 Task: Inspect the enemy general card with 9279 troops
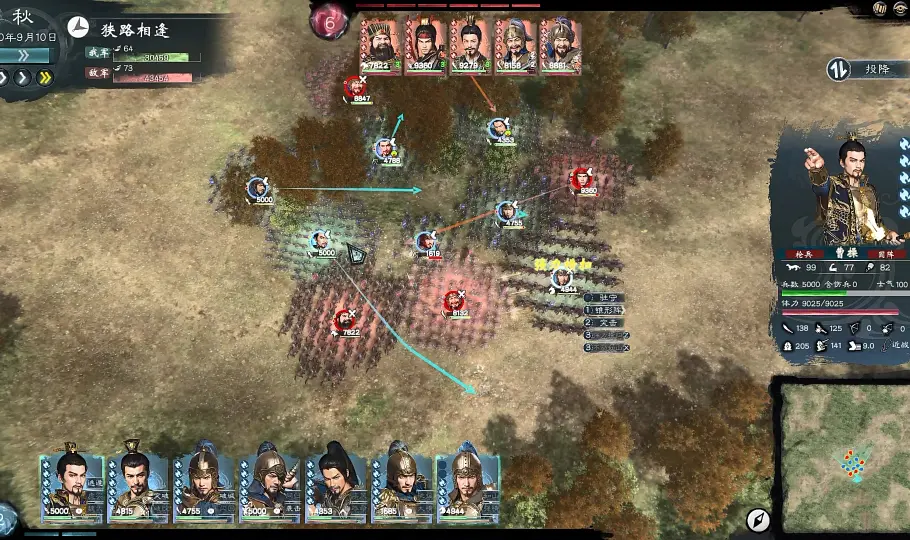click(469, 45)
